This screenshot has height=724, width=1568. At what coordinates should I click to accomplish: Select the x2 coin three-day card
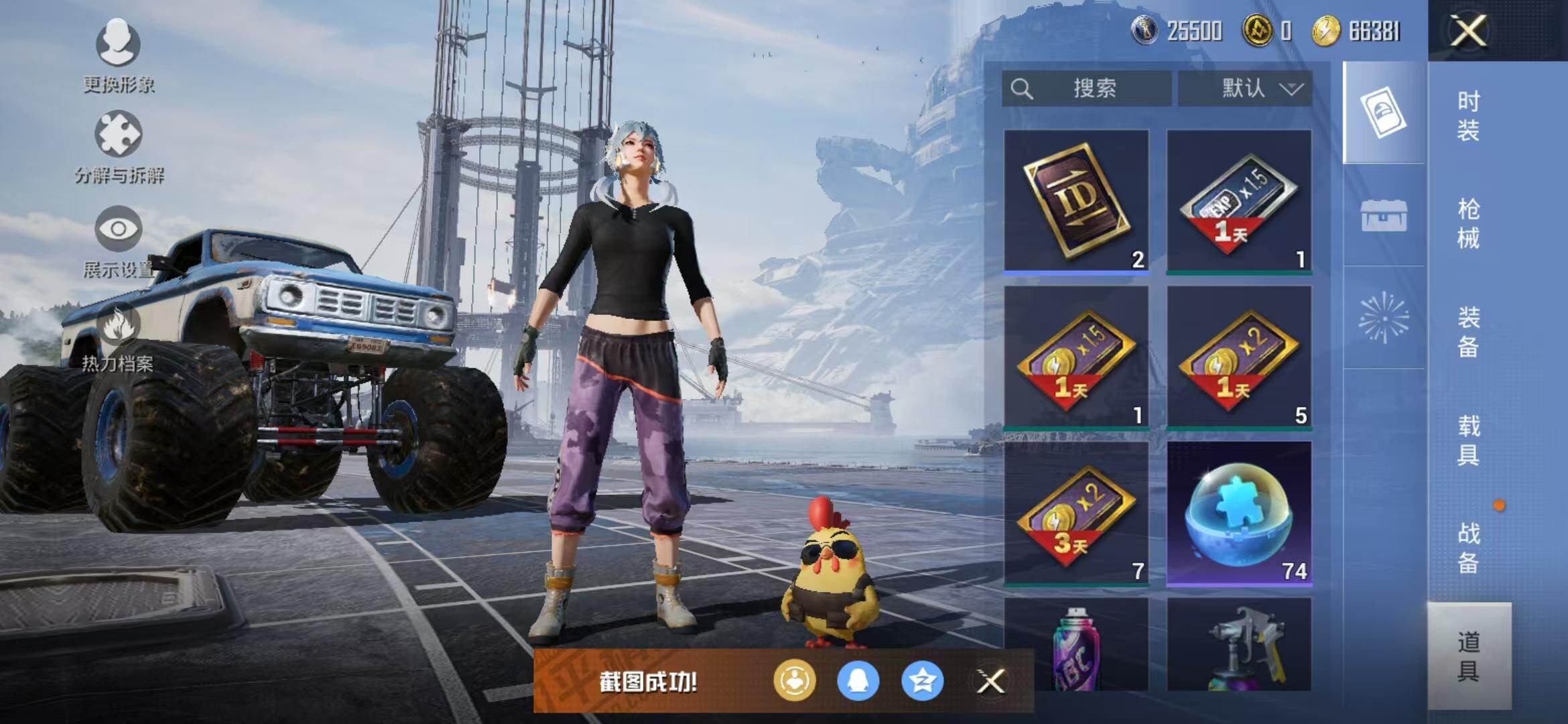tap(1076, 514)
